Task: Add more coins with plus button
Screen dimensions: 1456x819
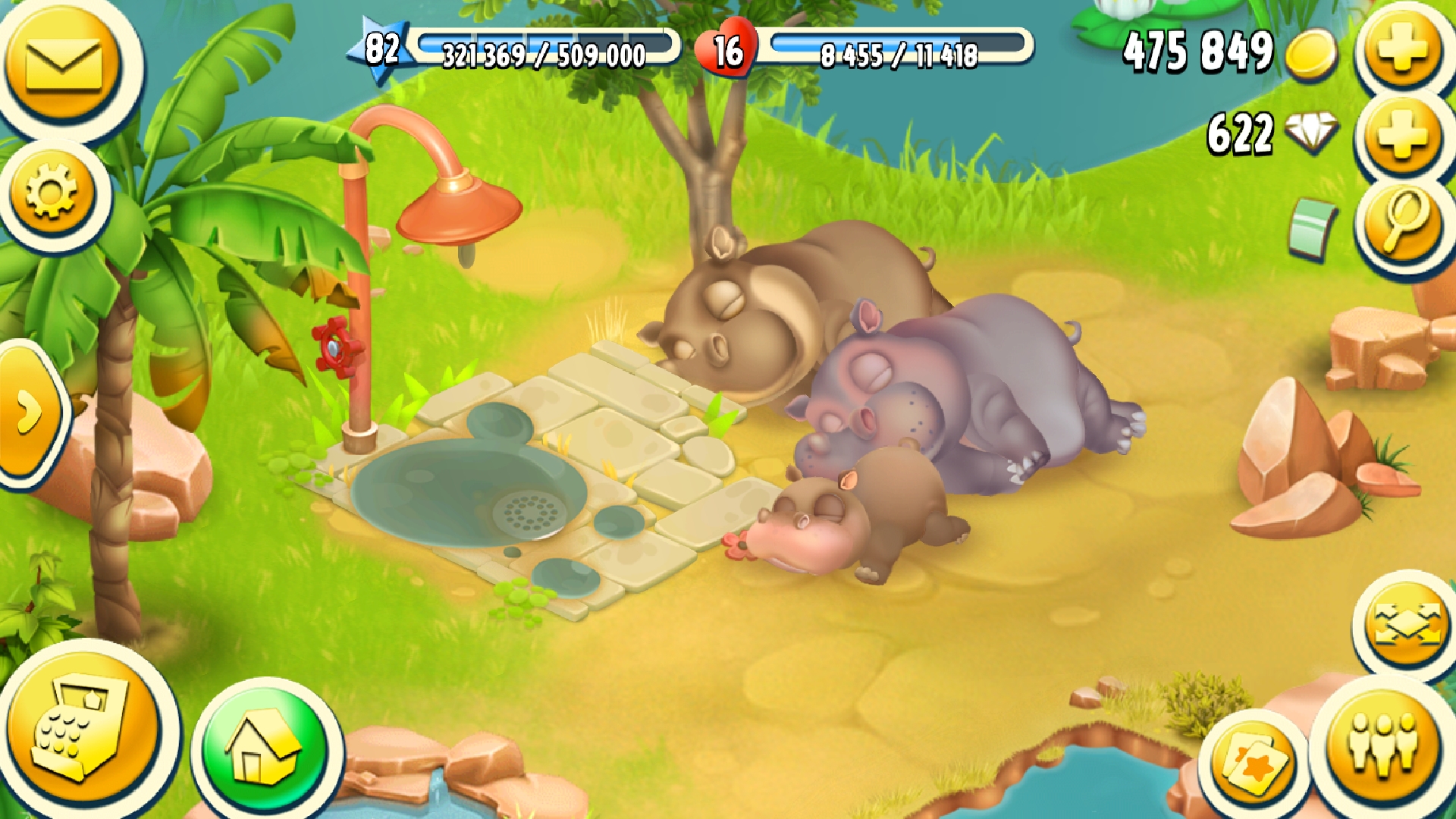Action: pos(1402,52)
